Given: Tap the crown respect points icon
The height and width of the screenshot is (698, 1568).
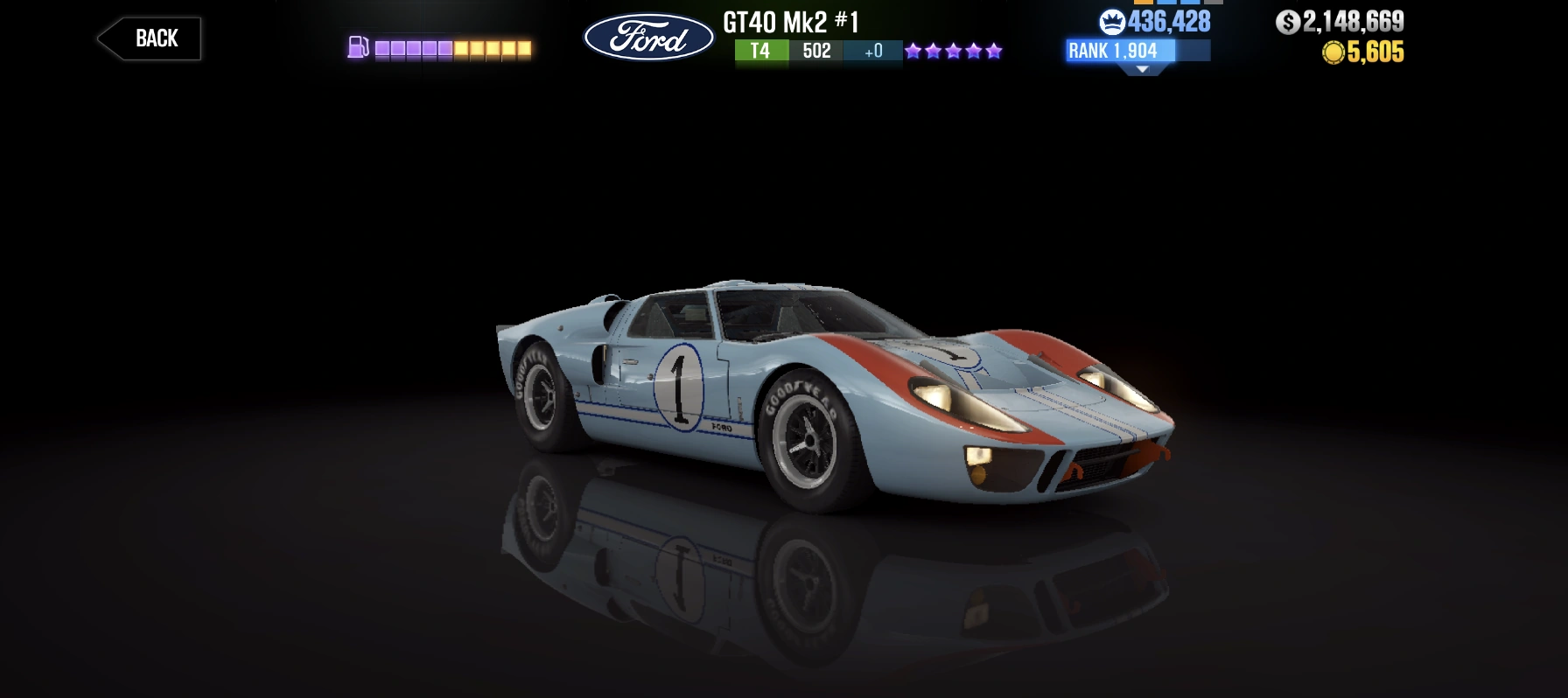Looking at the screenshot, I should pyautogui.click(x=1112, y=22).
